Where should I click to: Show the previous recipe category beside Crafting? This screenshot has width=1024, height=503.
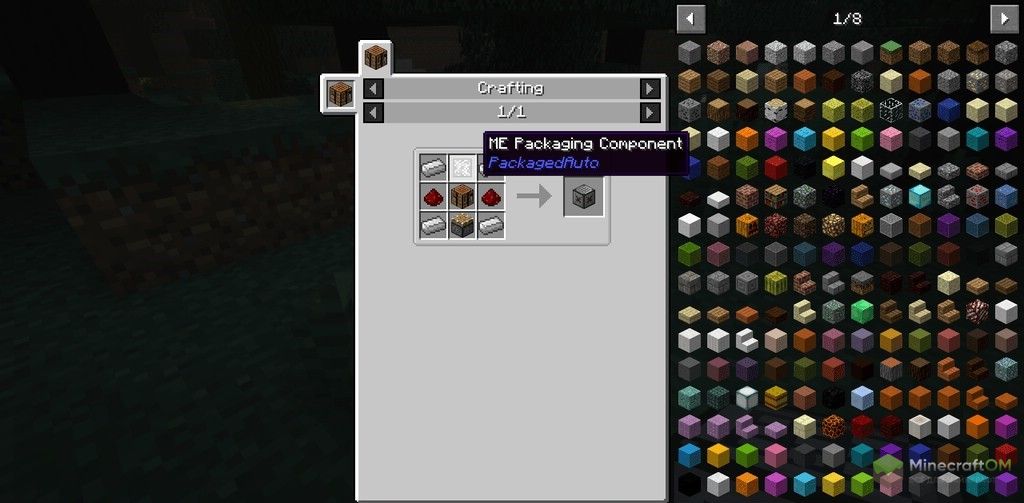click(373, 89)
